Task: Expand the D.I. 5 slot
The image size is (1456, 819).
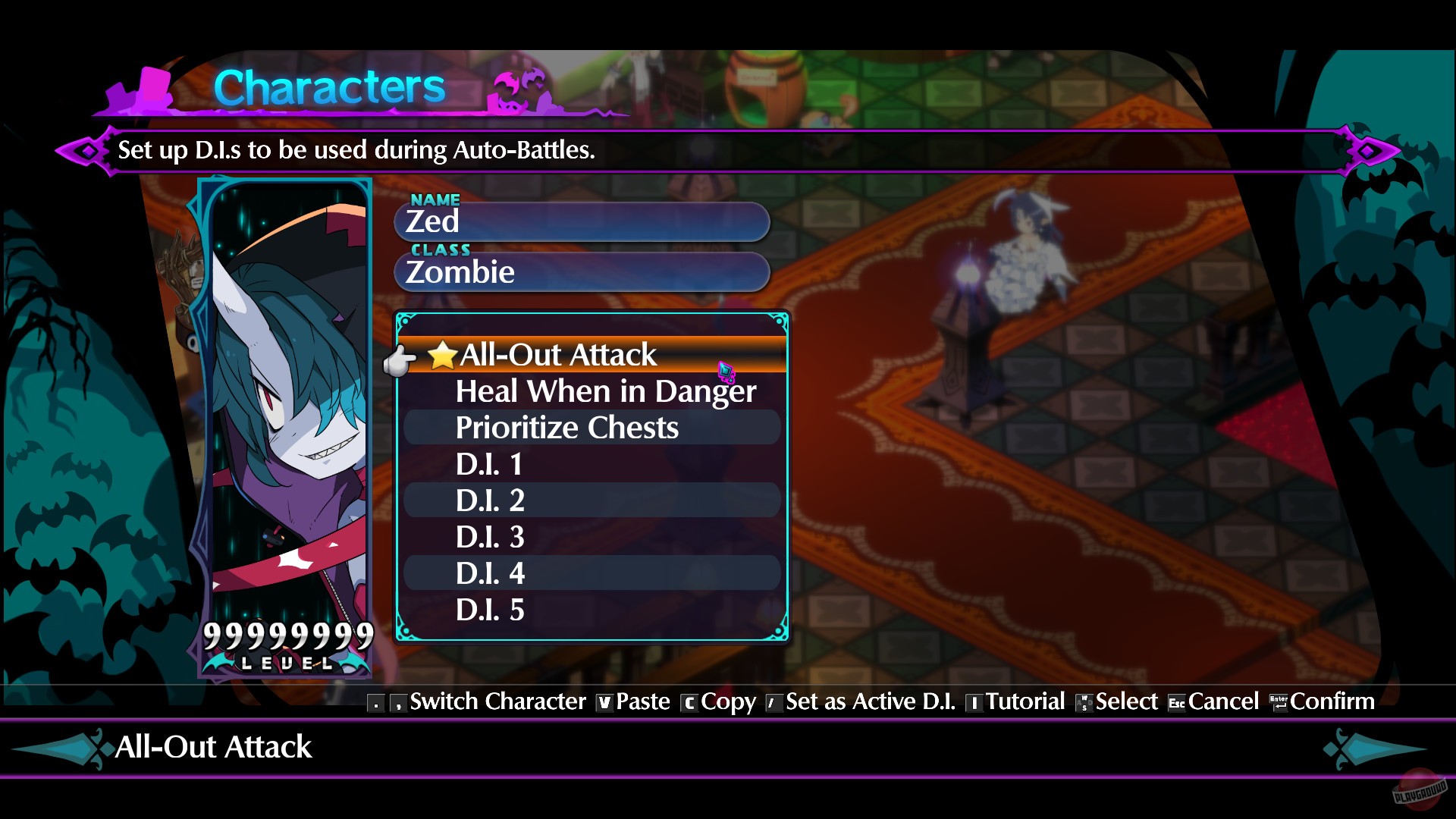Action: [x=489, y=609]
